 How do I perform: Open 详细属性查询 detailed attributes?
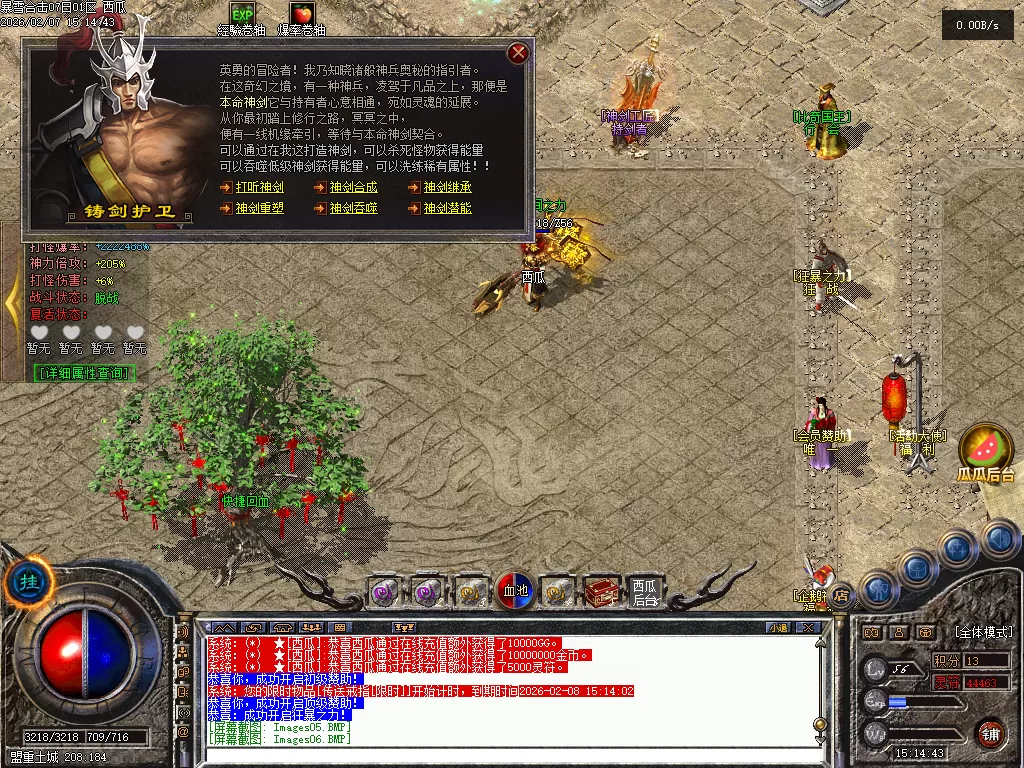(x=84, y=373)
